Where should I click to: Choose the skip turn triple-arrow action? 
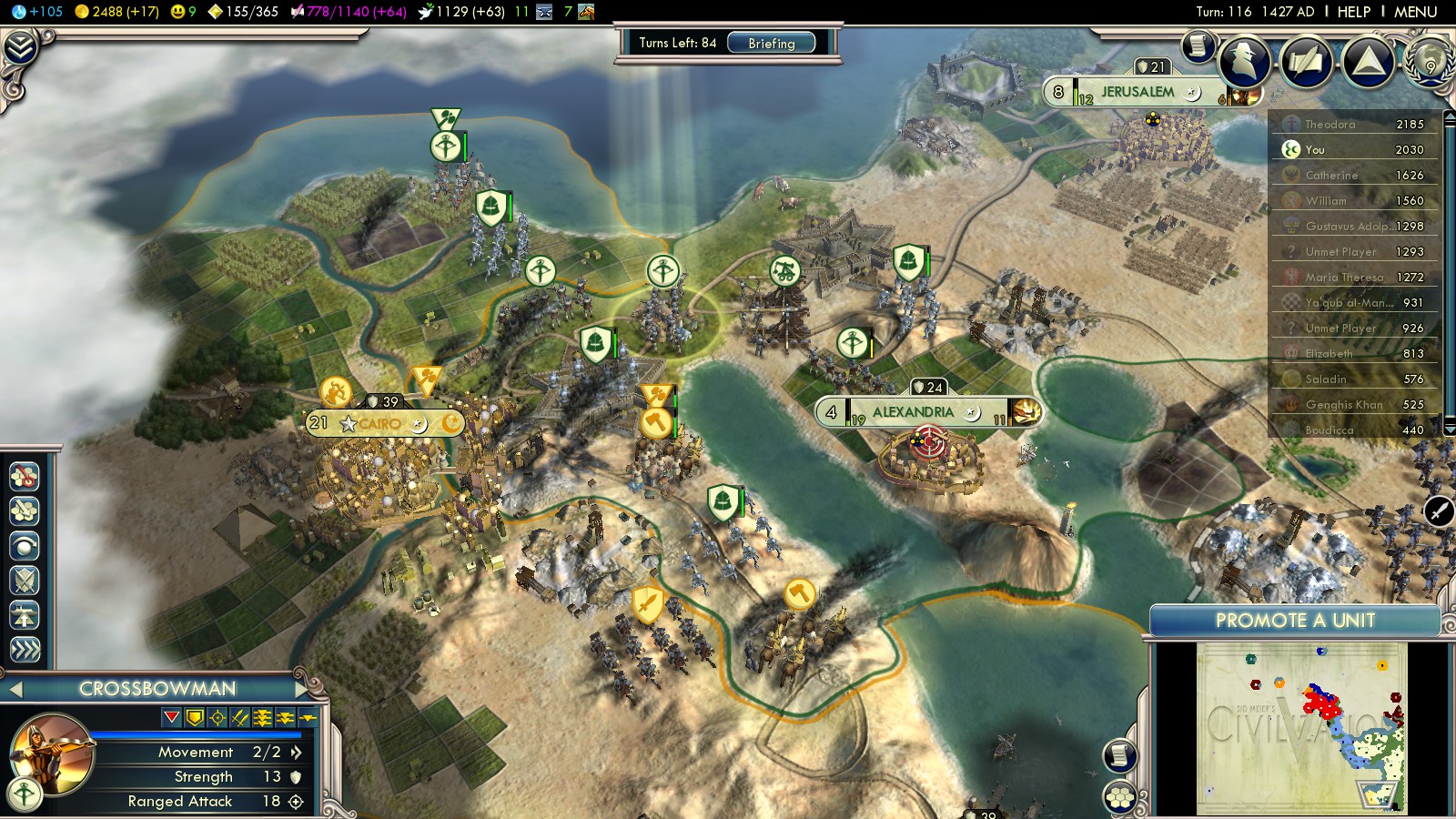click(25, 649)
